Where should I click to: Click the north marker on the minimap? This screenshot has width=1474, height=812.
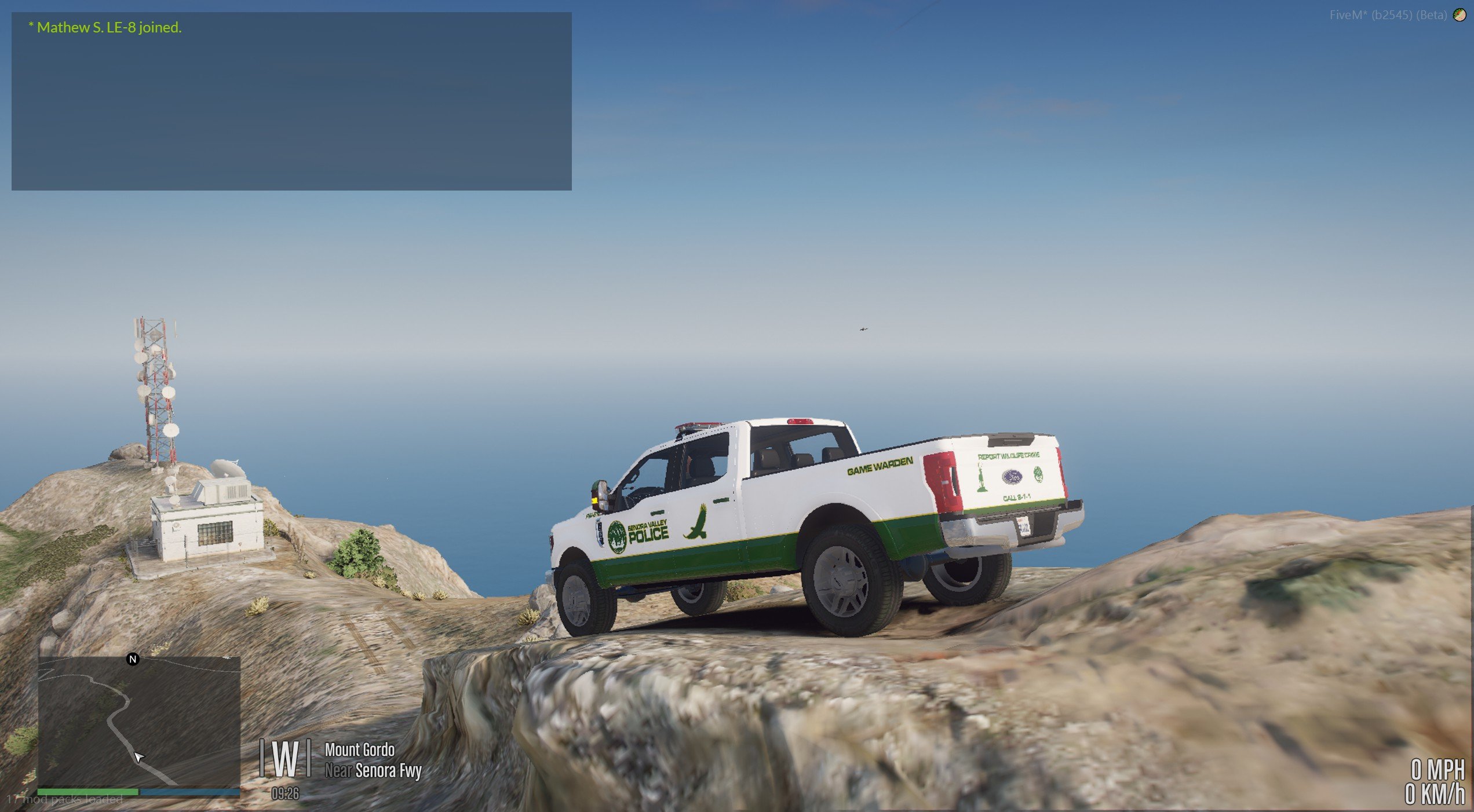pos(133,659)
